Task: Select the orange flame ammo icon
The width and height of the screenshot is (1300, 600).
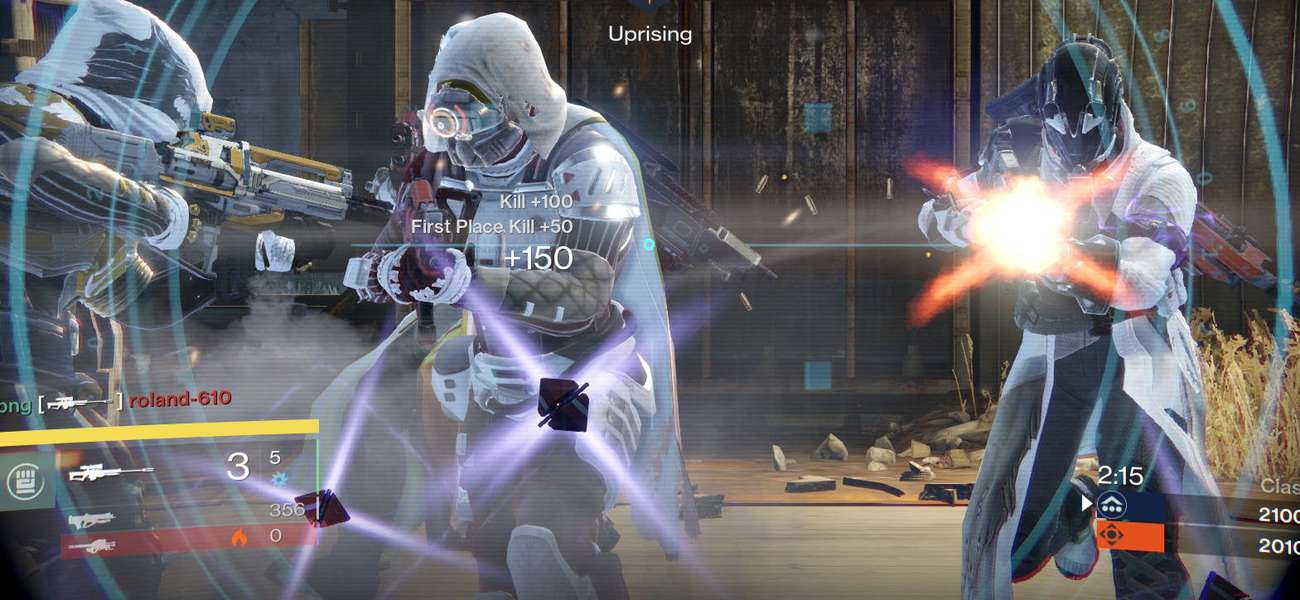Action: (x=239, y=537)
